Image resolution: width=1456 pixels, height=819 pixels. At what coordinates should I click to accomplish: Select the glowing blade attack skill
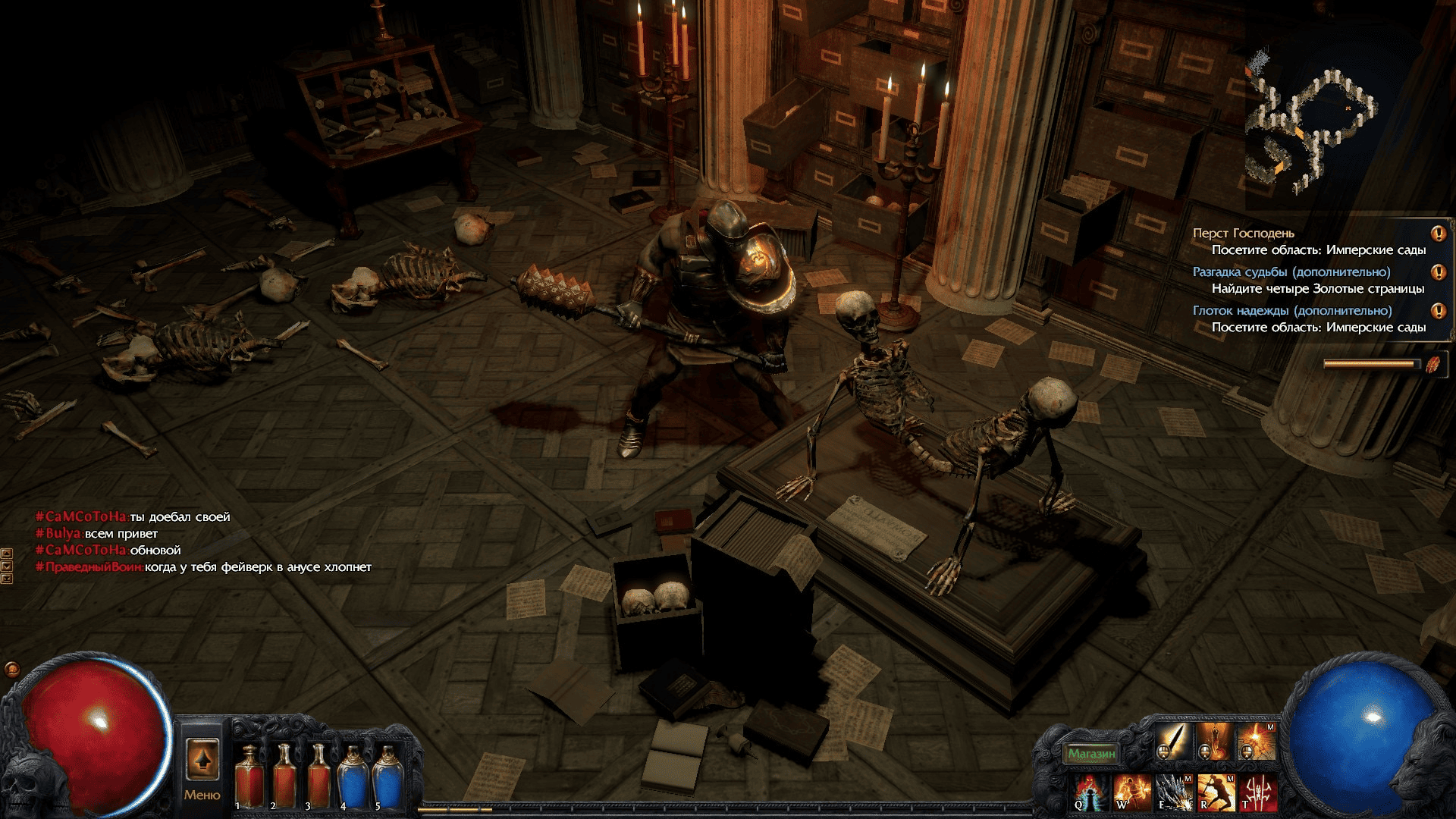coord(1173,741)
